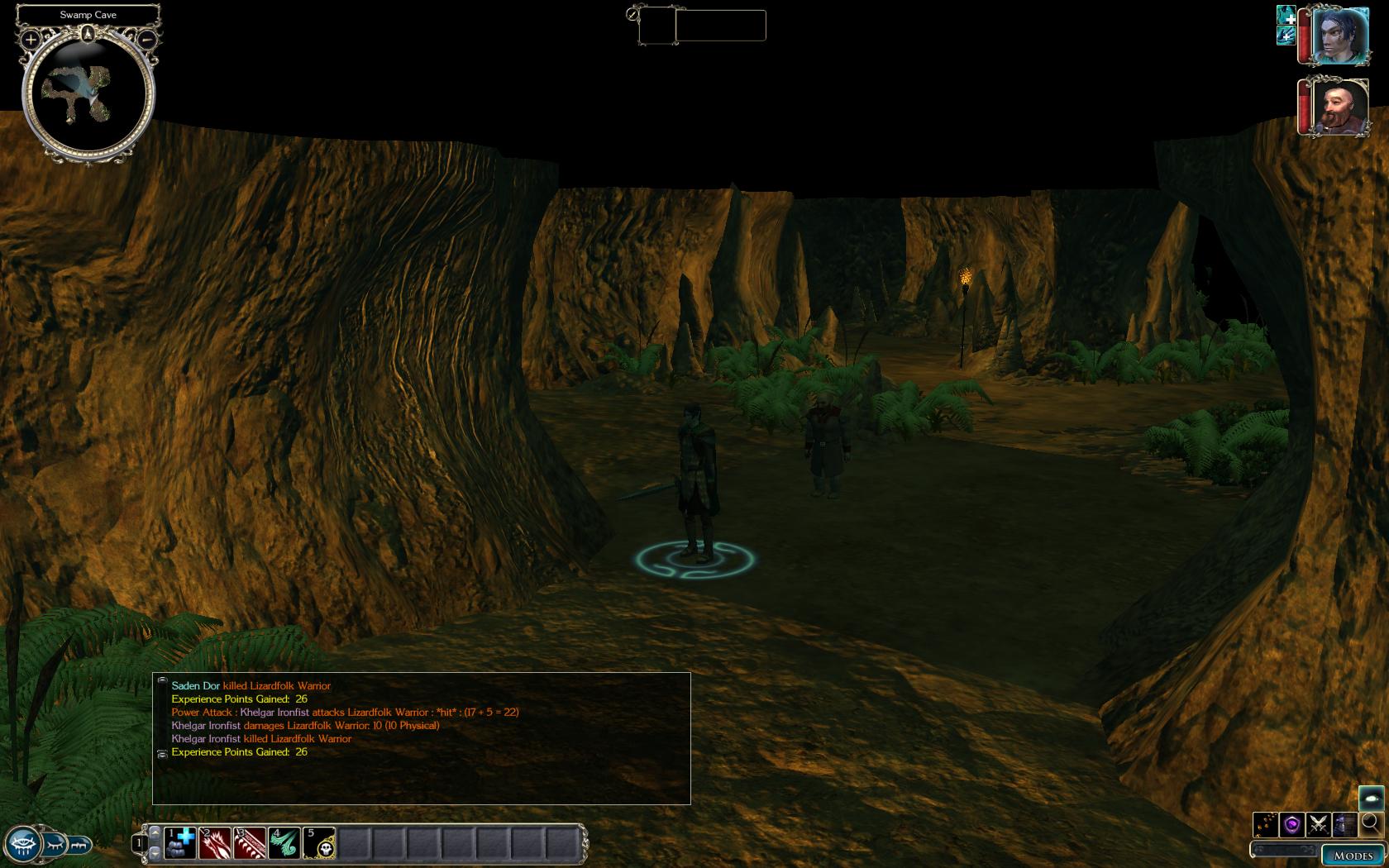Viewport: 1389px width, 868px height.
Task: Click the upper teal status effect icon
Action: coord(1286,16)
